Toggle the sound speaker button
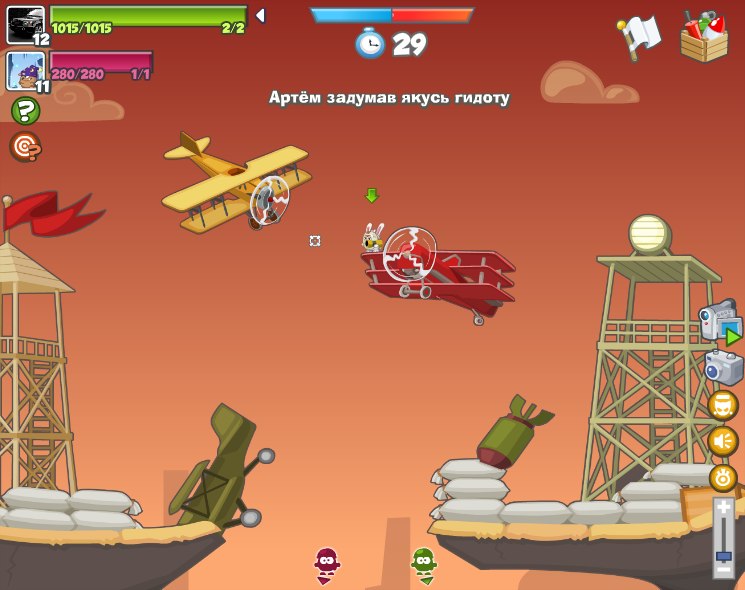The height and width of the screenshot is (590, 745). coord(723,441)
